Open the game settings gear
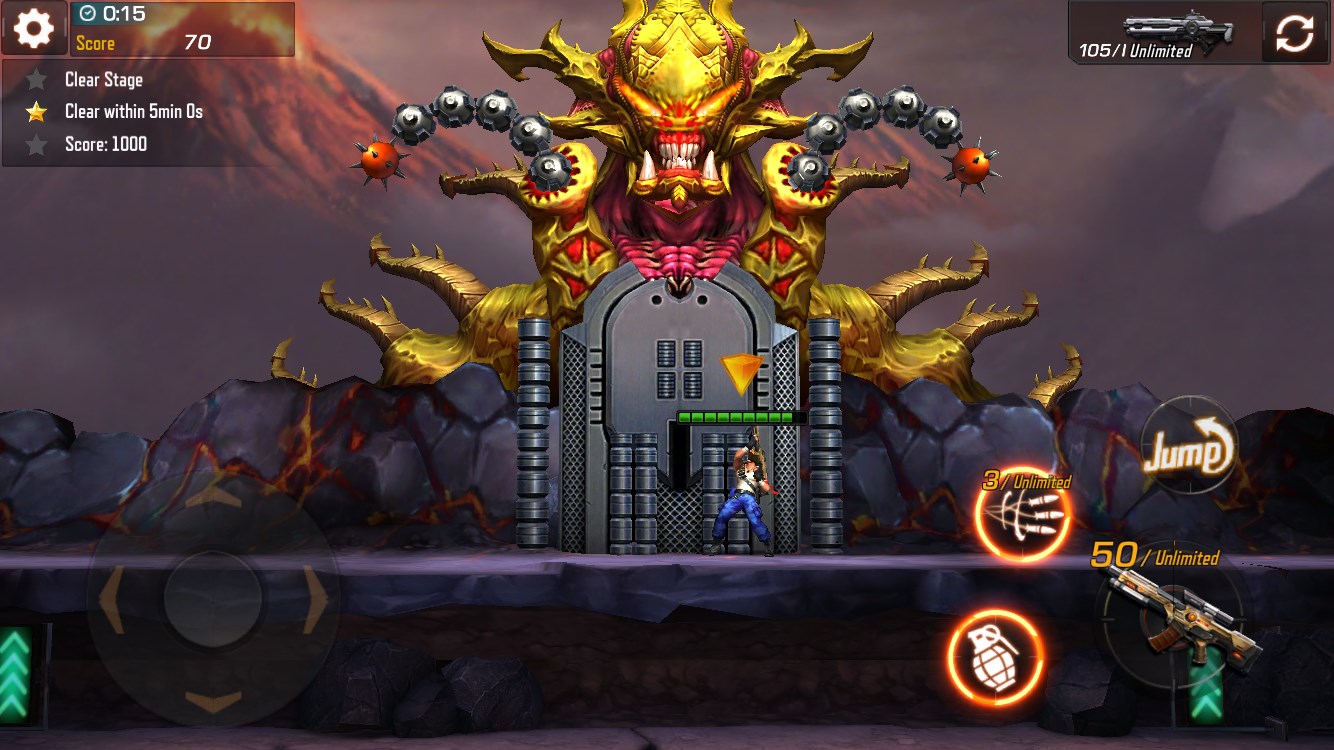 click(33, 27)
